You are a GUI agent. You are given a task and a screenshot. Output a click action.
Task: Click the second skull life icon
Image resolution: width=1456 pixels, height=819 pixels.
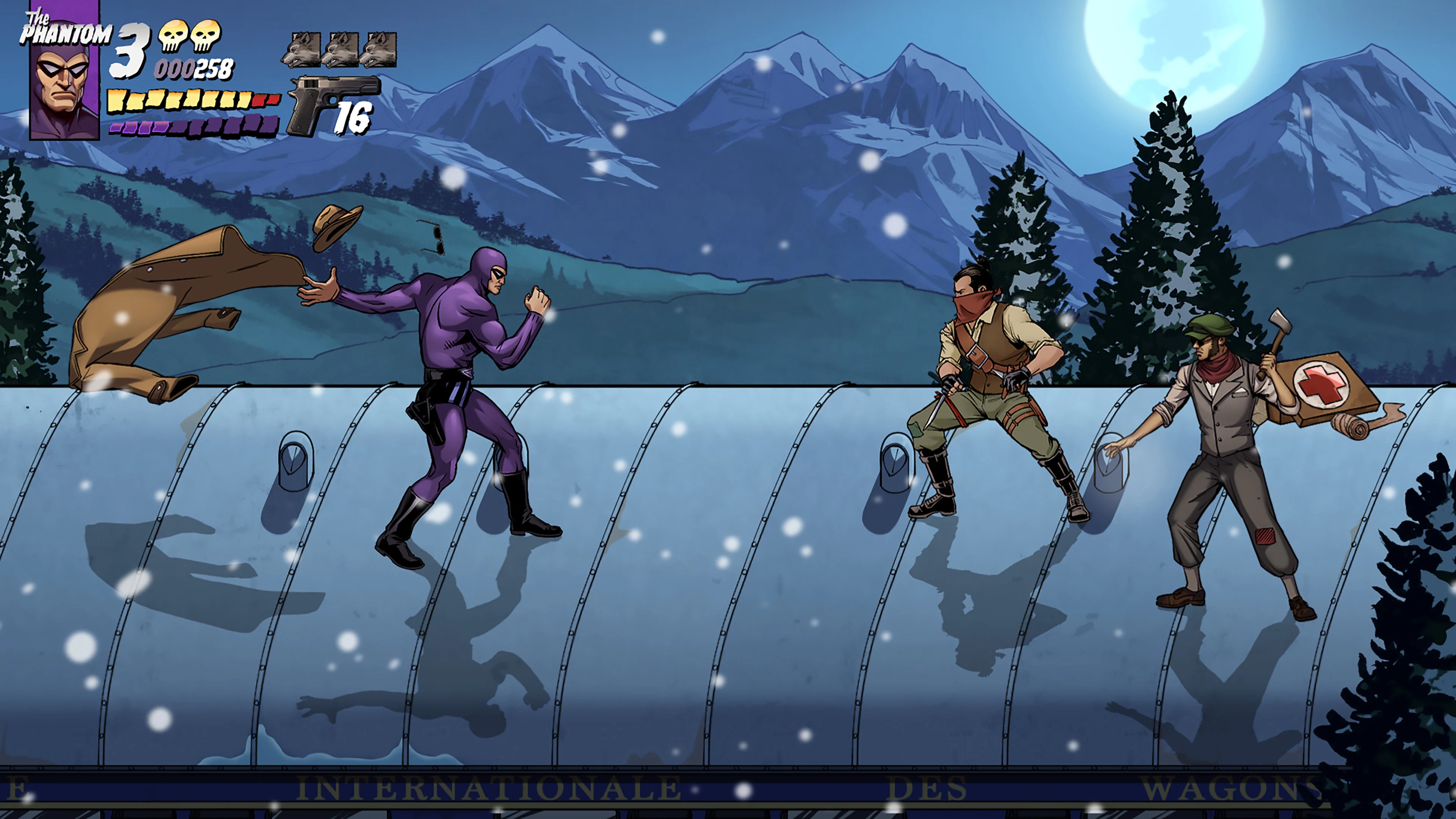(206, 37)
